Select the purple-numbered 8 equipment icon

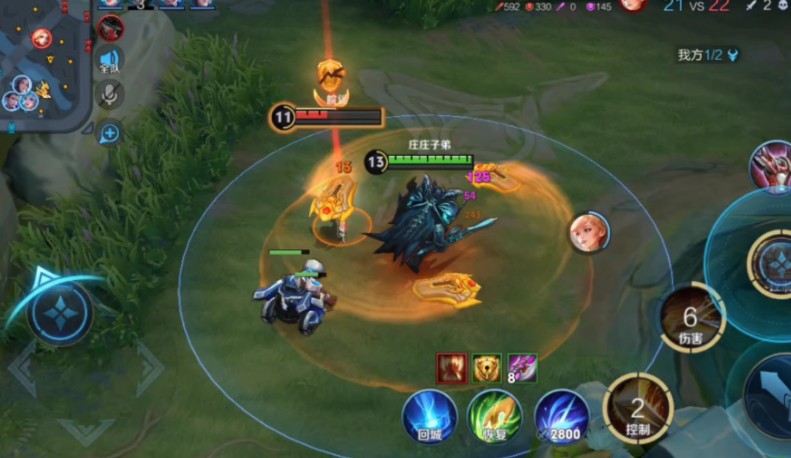(522, 368)
